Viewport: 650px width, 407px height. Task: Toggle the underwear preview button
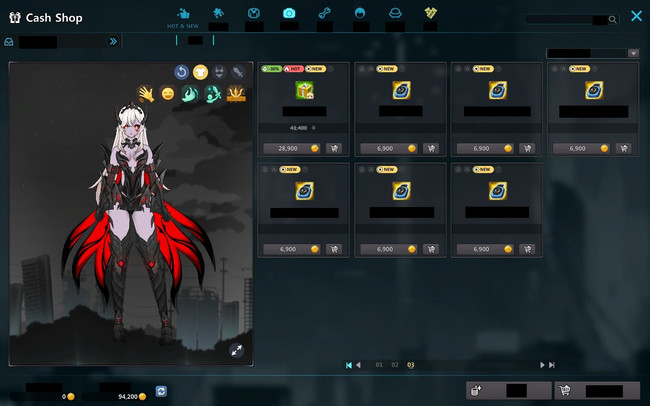coord(219,72)
